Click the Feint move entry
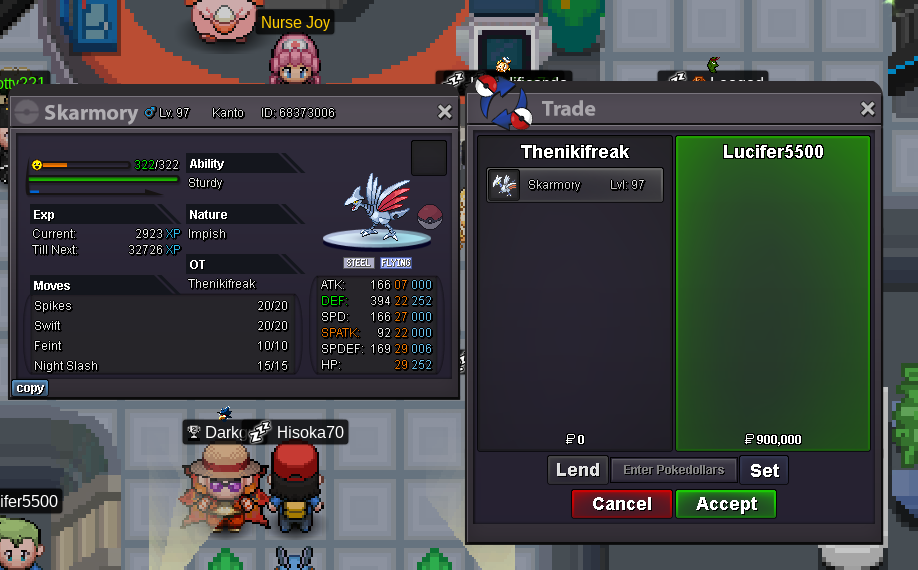918x570 pixels. pos(160,346)
